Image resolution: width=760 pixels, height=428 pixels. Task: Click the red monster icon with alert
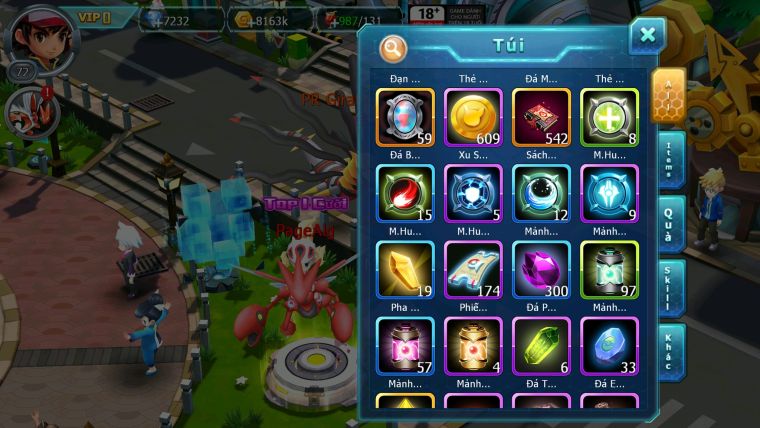pos(27,110)
